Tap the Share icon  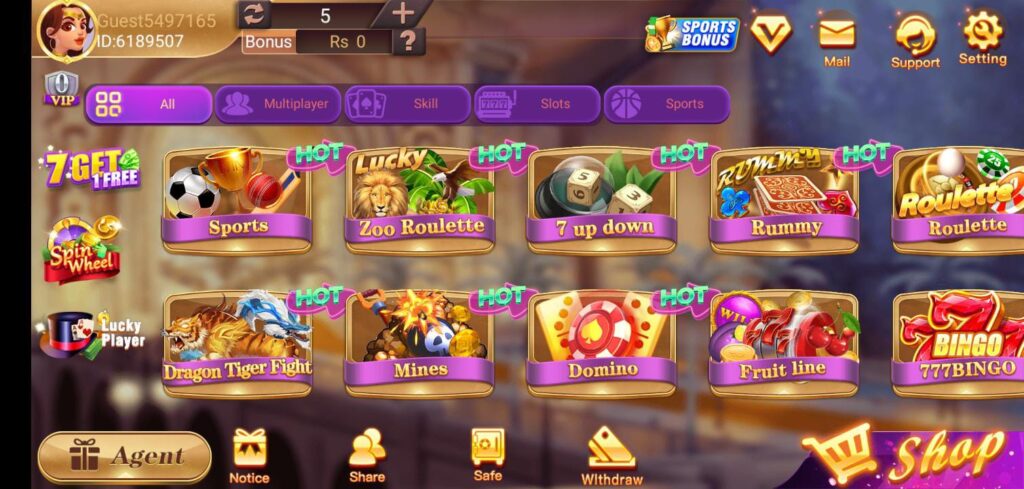tap(367, 455)
